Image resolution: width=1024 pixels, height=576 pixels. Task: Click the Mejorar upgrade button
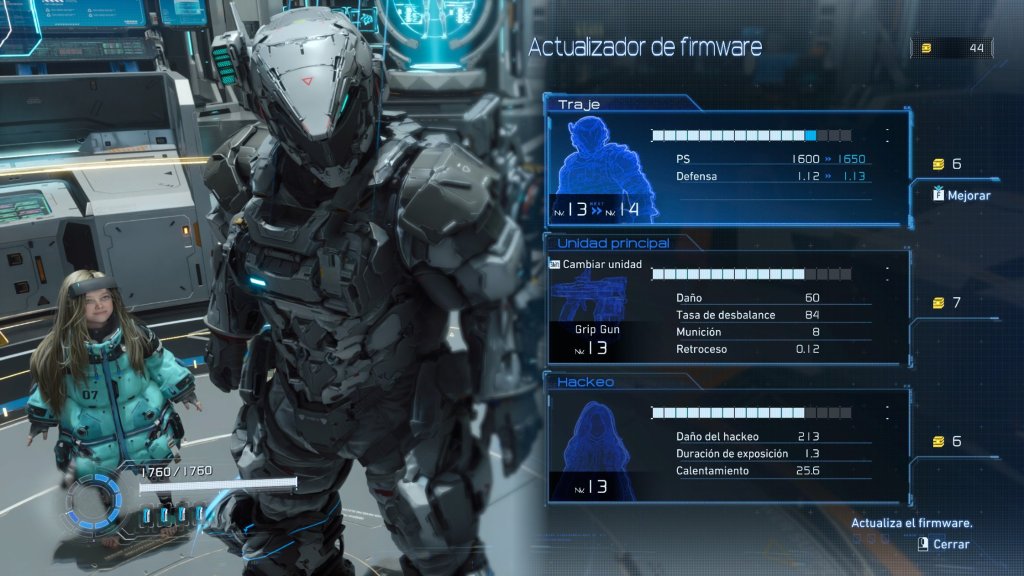click(x=961, y=195)
